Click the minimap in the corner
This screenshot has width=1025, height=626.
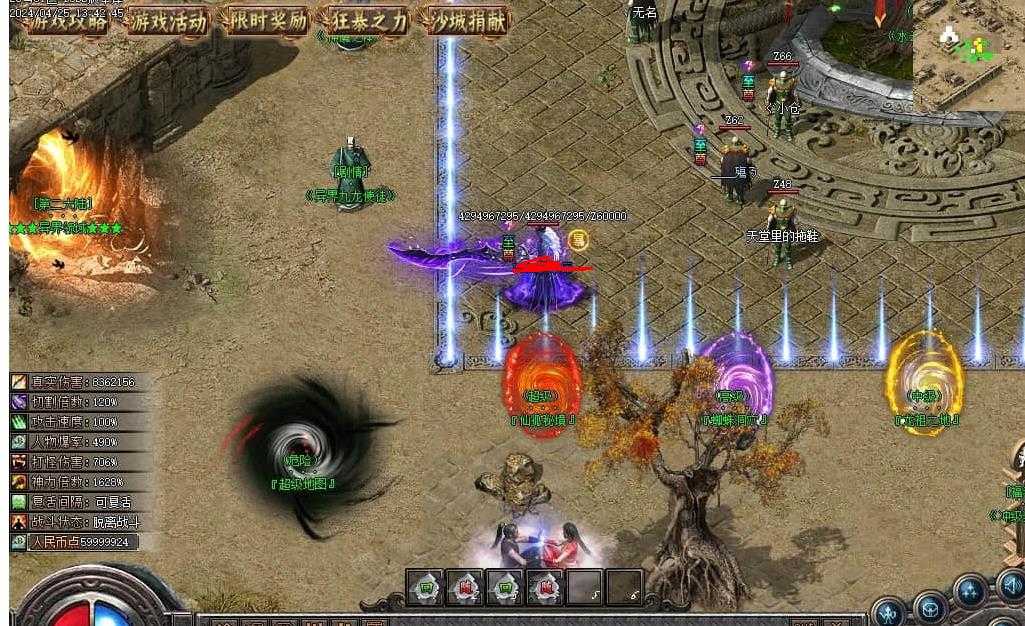[x=968, y=54]
